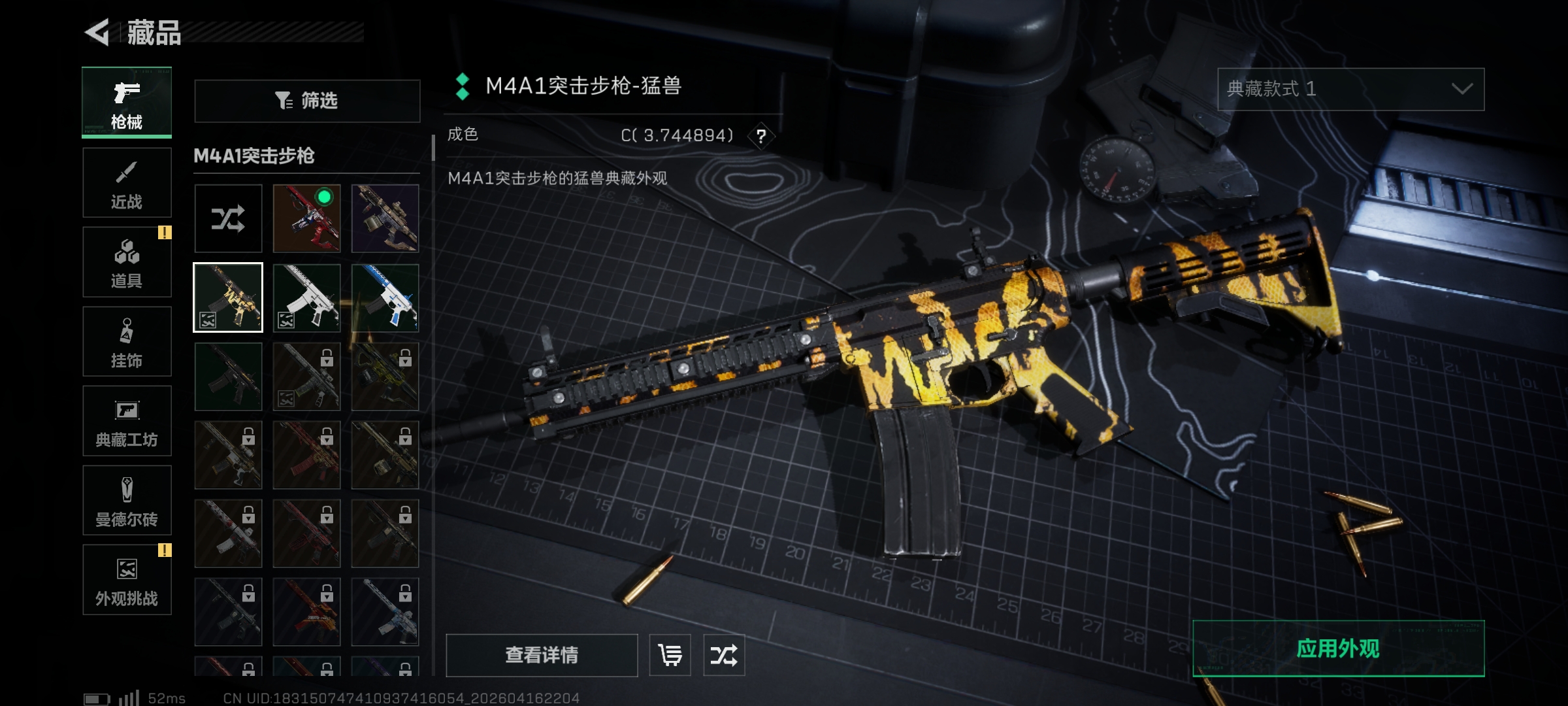Viewport: 1568px width, 706px height.
Task: Open the 曼德尔砖 category
Action: tap(127, 501)
